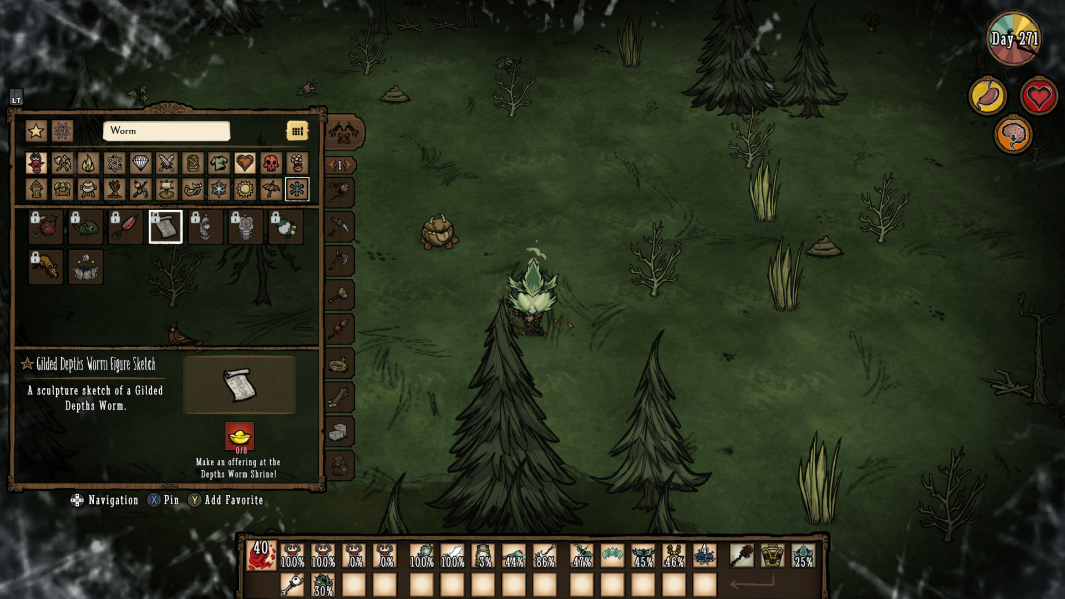Screen dimensions: 1065x599
Task: Click the golden armor equipment slot
Action: click(772, 556)
